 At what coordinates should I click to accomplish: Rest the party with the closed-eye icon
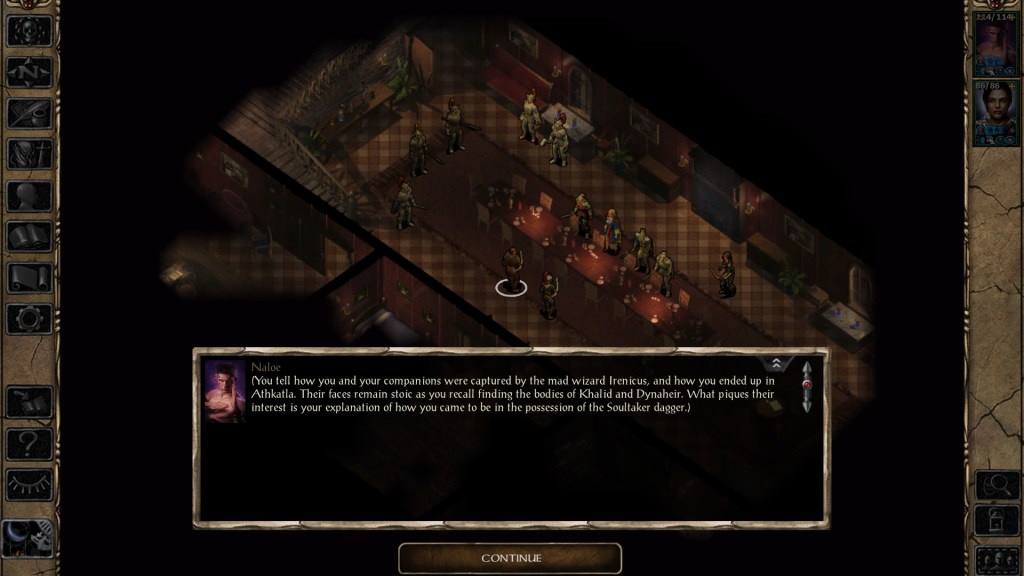tap(29, 484)
